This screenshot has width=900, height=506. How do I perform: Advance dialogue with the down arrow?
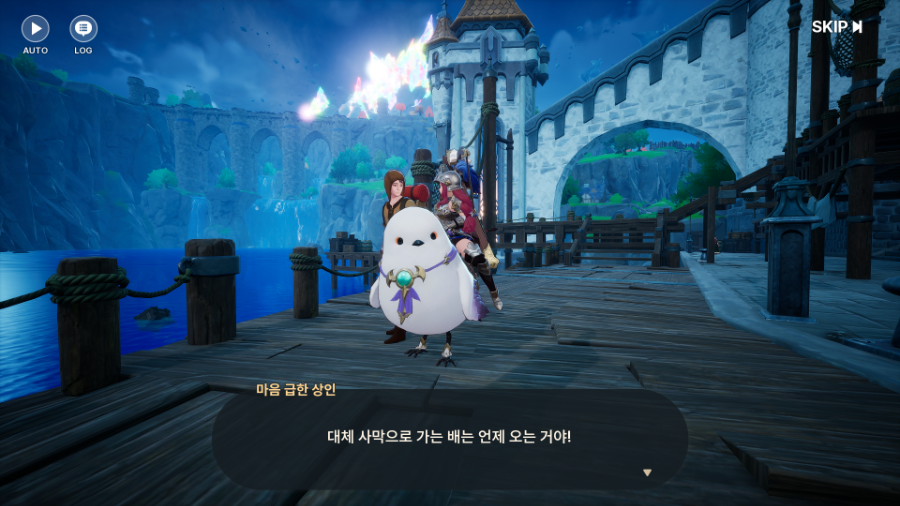pos(647,472)
